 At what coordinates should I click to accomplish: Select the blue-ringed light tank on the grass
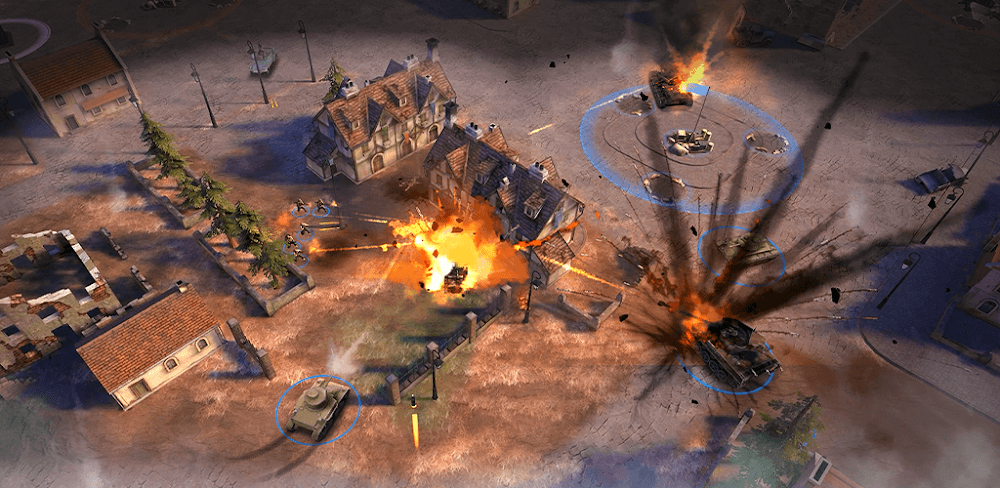coord(317,408)
